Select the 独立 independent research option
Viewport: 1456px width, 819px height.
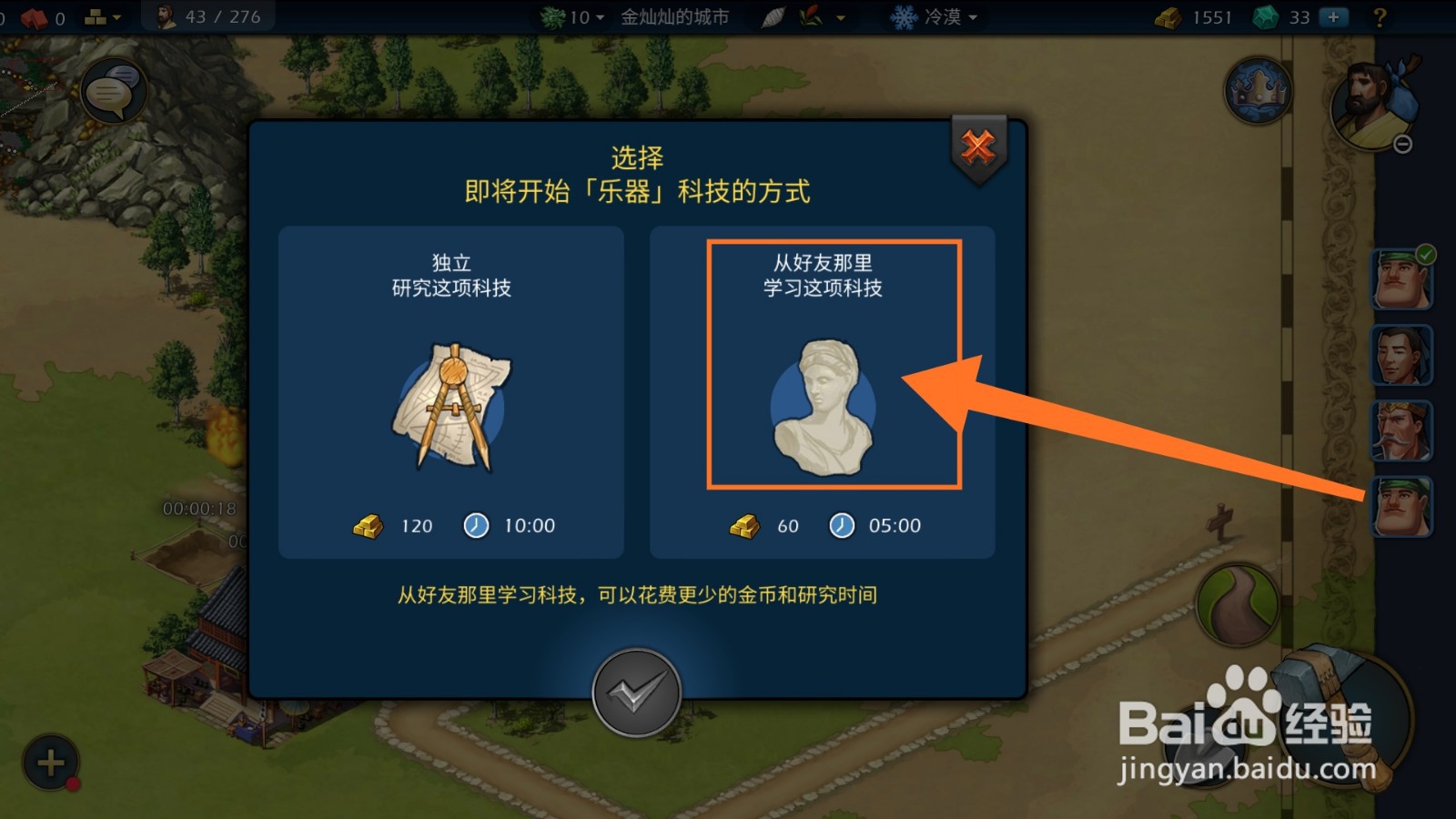tap(452, 391)
